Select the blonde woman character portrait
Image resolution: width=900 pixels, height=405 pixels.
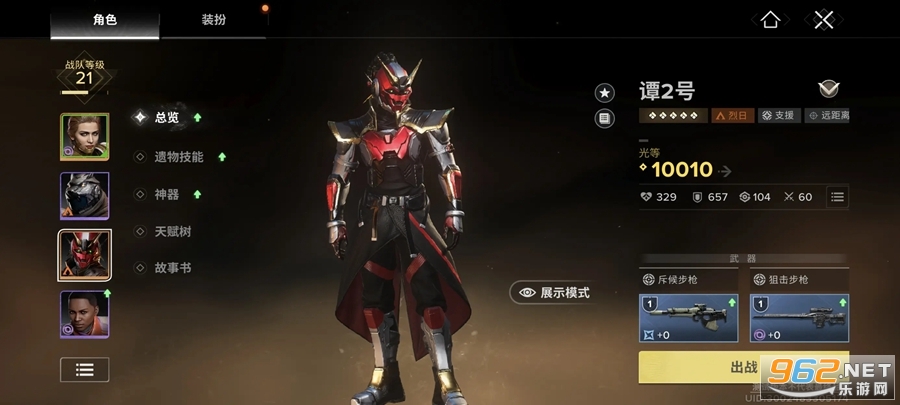[84, 137]
